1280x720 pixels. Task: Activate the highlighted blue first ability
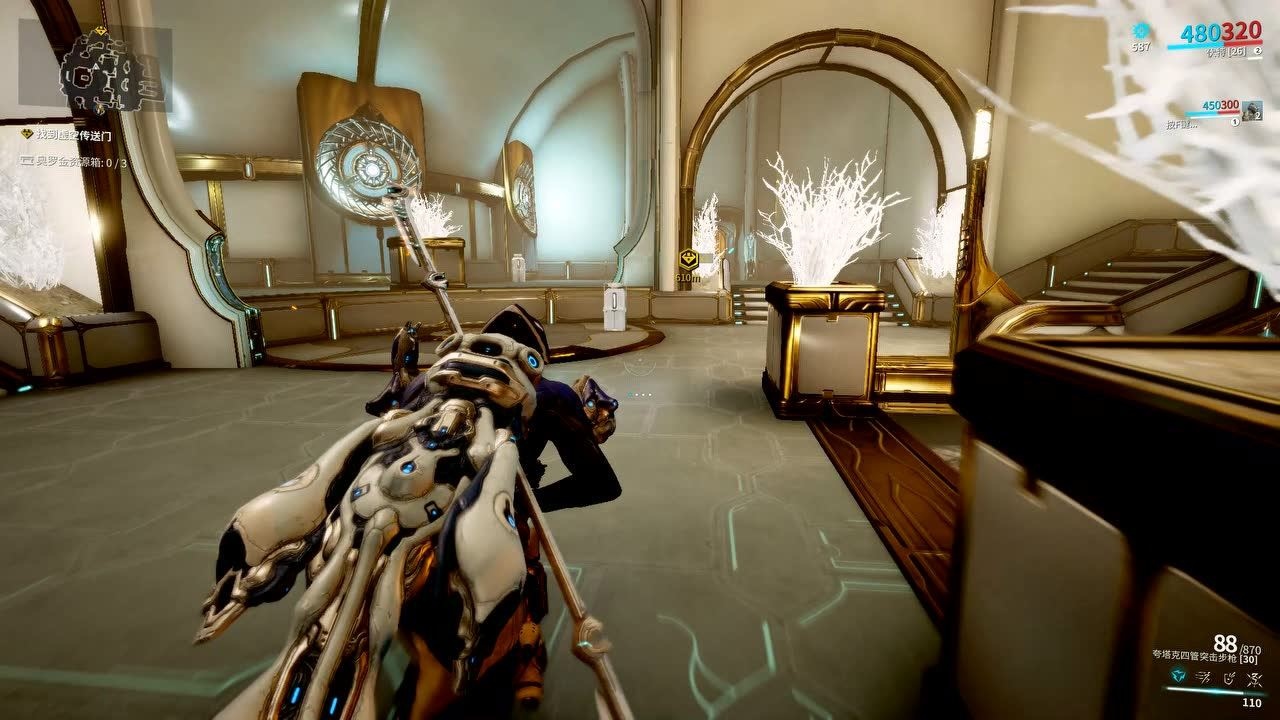[1180, 679]
